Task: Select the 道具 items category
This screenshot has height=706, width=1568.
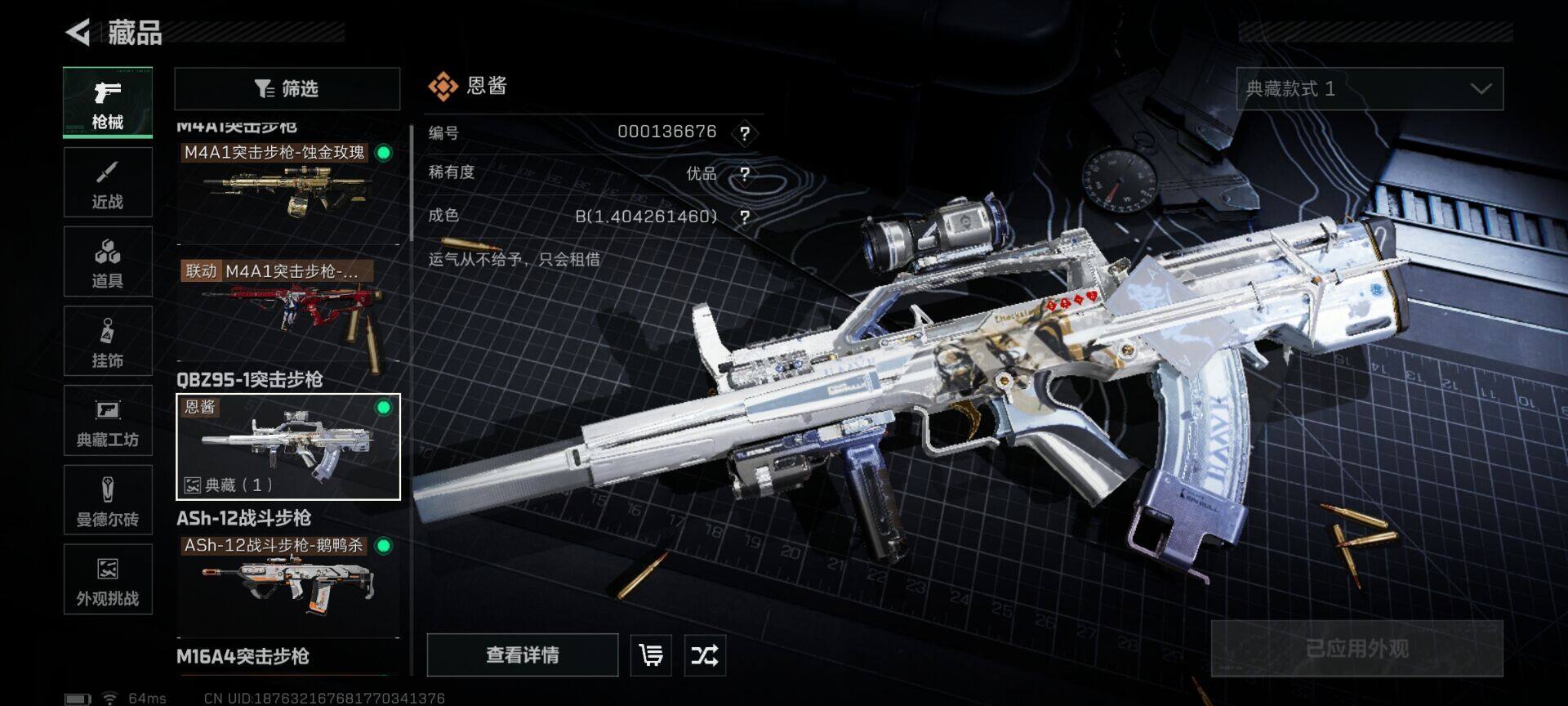Action: point(108,261)
